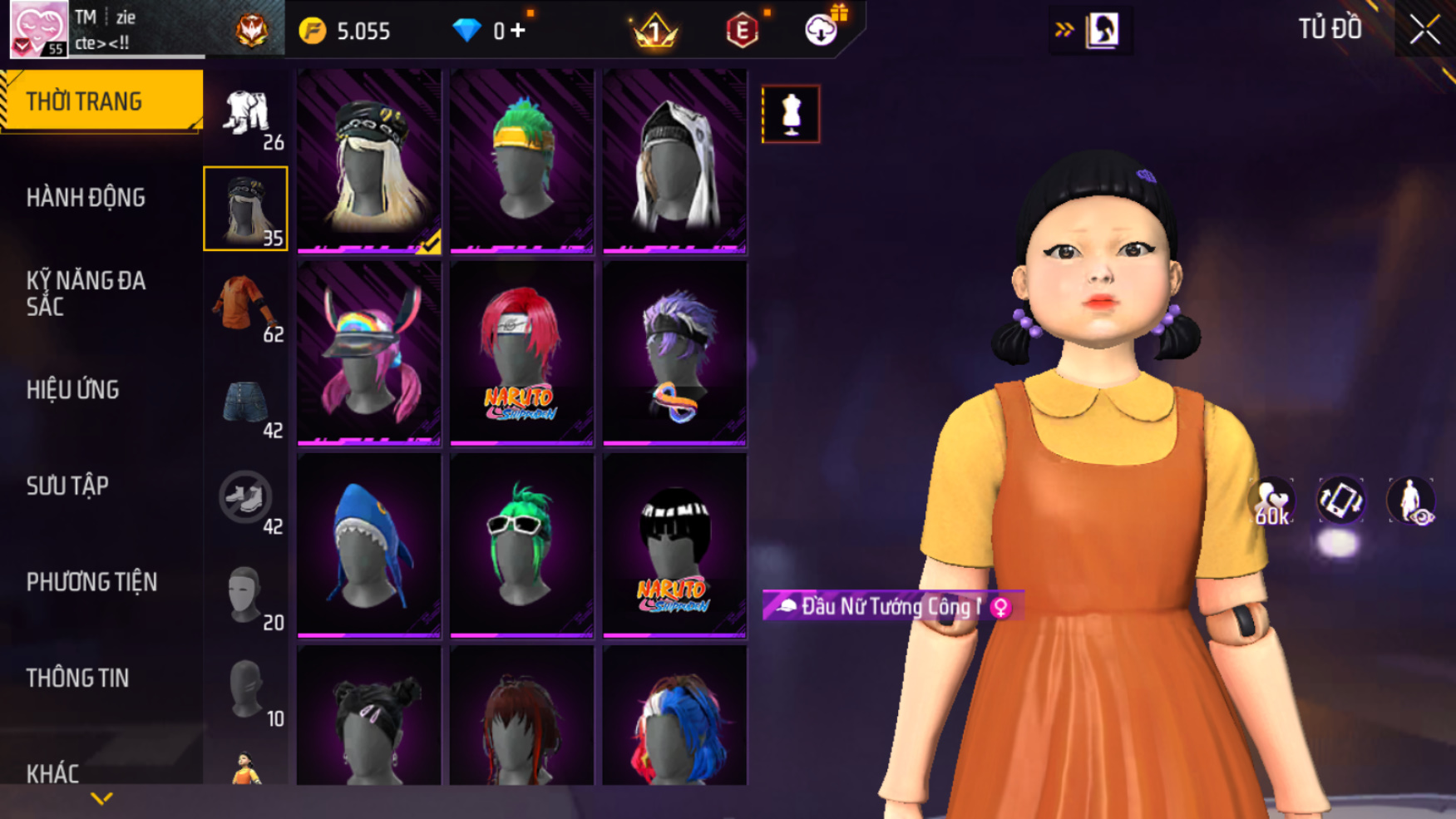Open the Hành Động menu section
The height and width of the screenshot is (819, 1456).
click(86, 198)
